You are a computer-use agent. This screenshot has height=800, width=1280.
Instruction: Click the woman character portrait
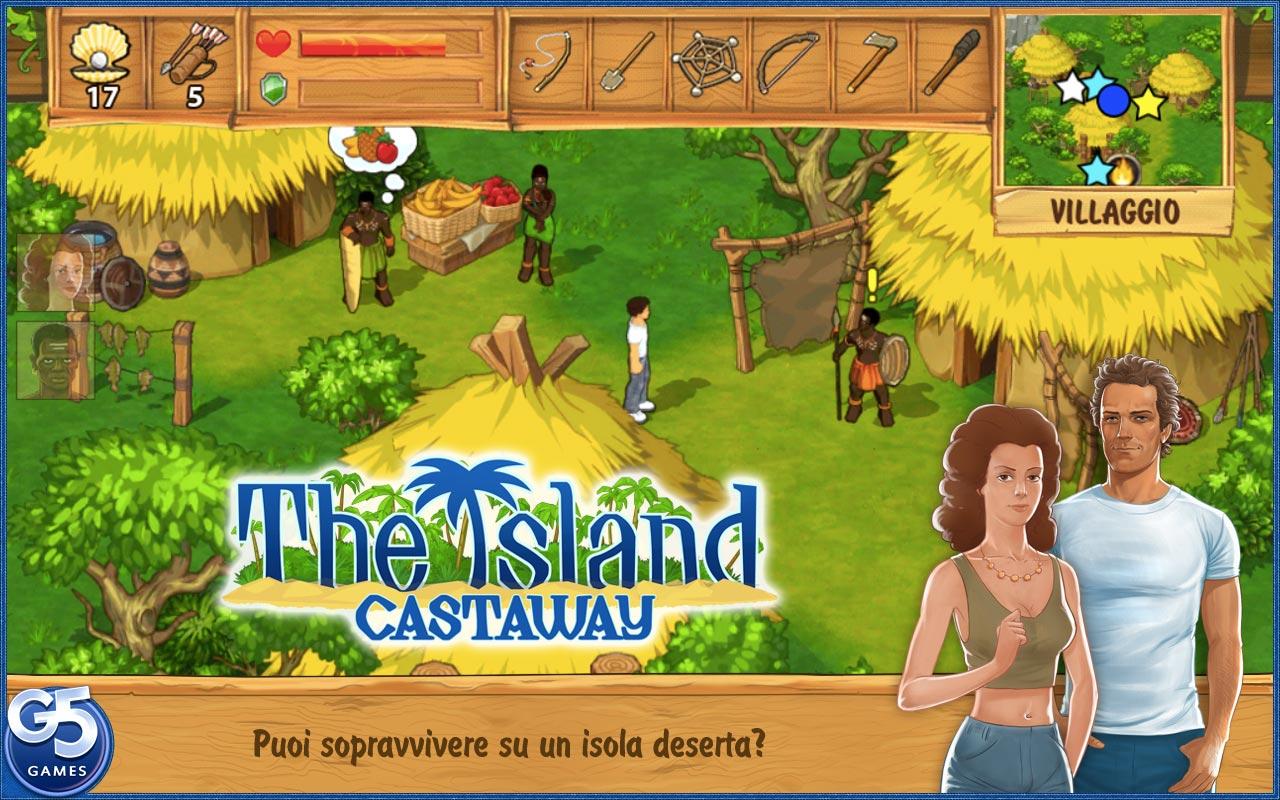click(x=54, y=272)
